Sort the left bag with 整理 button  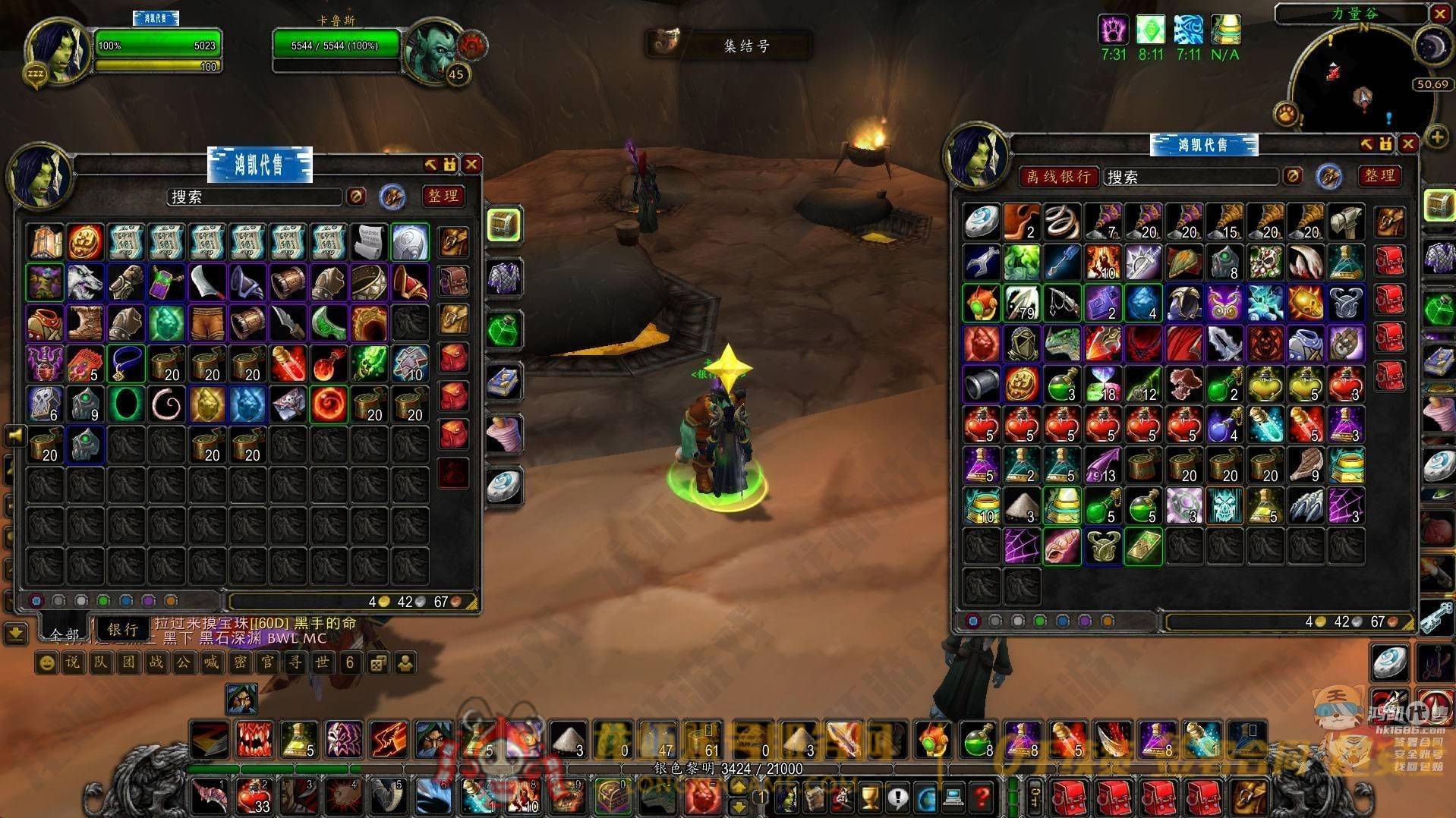443,197
